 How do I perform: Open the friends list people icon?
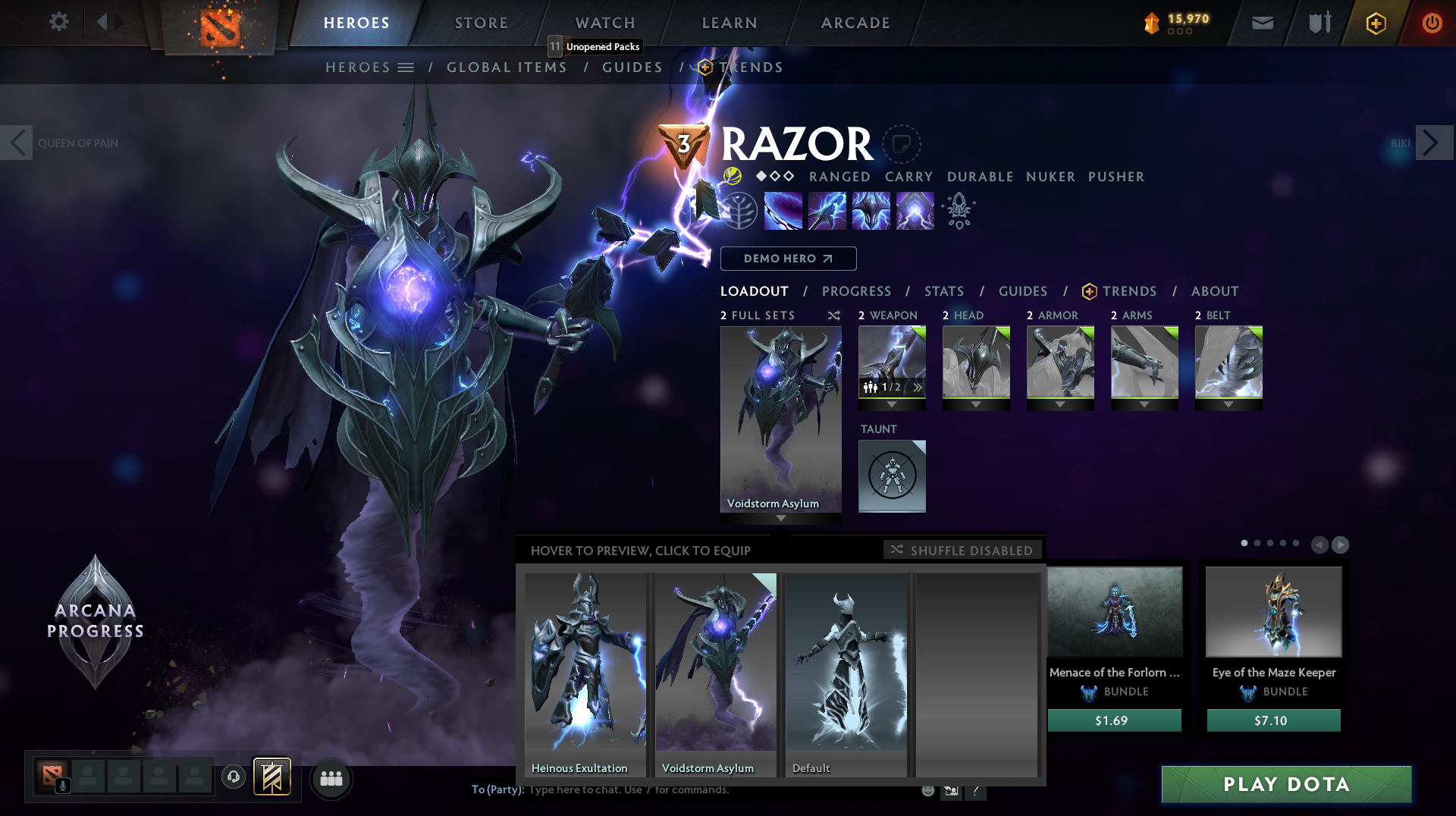coord(331,777)
